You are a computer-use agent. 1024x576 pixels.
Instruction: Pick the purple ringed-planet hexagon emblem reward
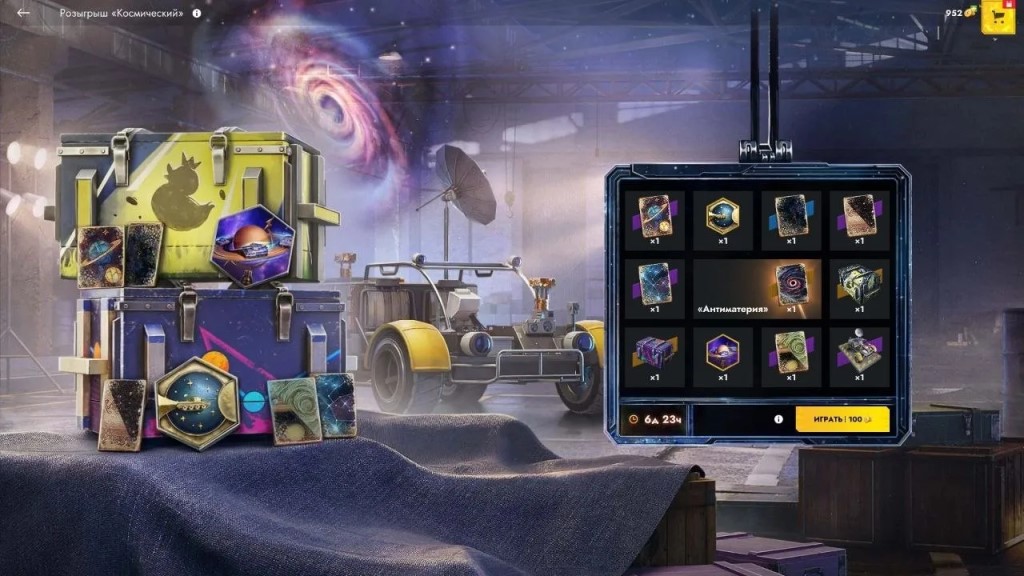click(723, 352)
